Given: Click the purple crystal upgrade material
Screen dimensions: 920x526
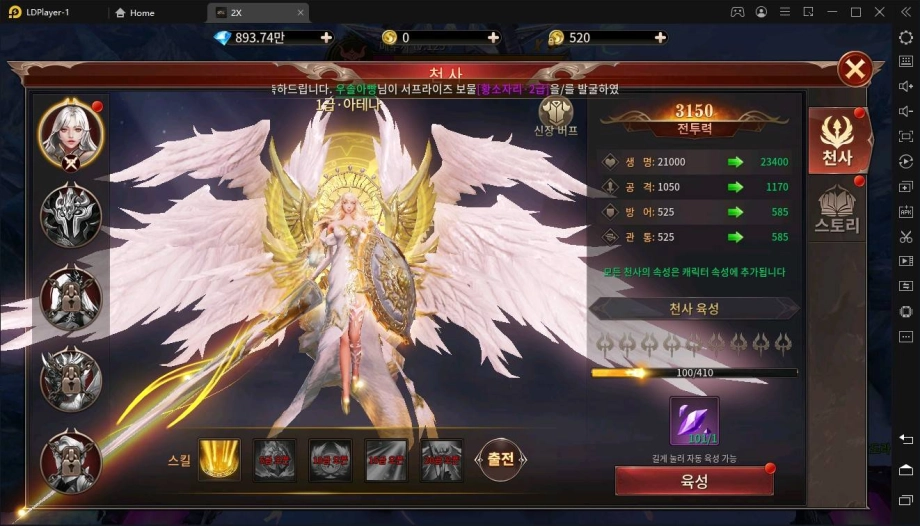Looking at the screenshot, I should [694, 422].
